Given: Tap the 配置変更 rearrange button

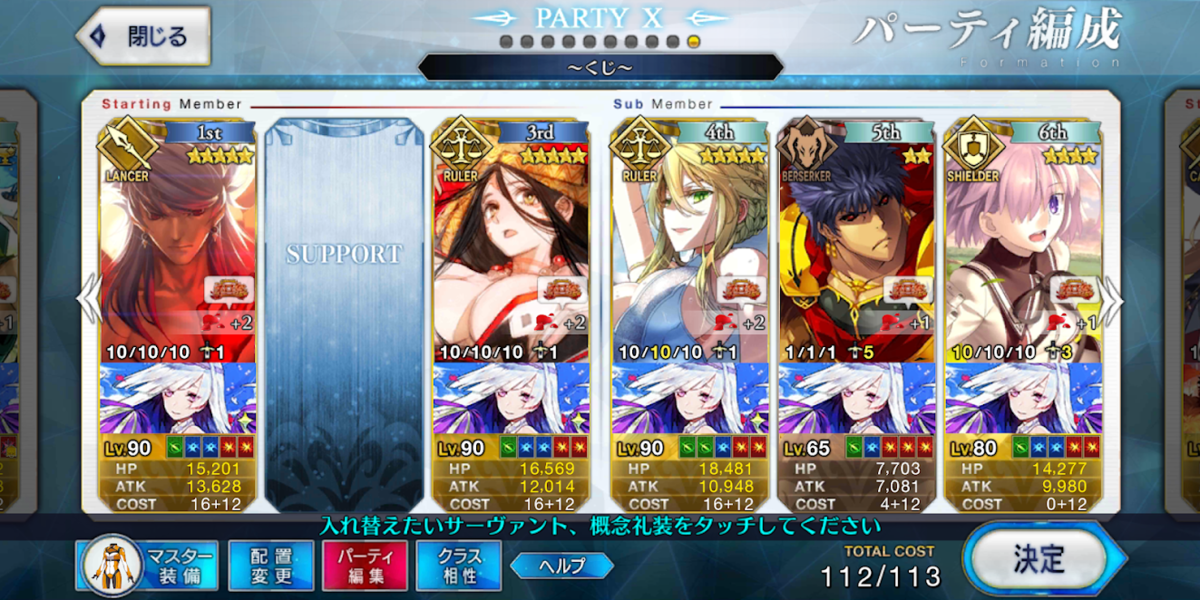Looking at the screenshot, I should (x=270, y=565).
